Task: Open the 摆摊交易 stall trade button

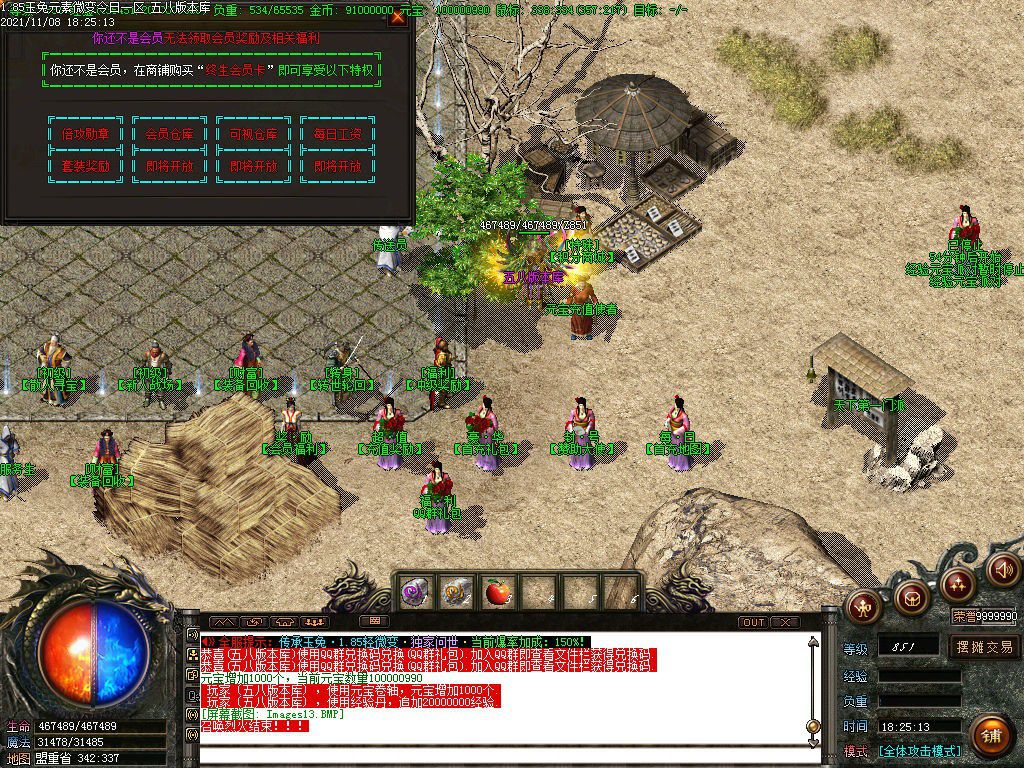Action: pos(984,646)
